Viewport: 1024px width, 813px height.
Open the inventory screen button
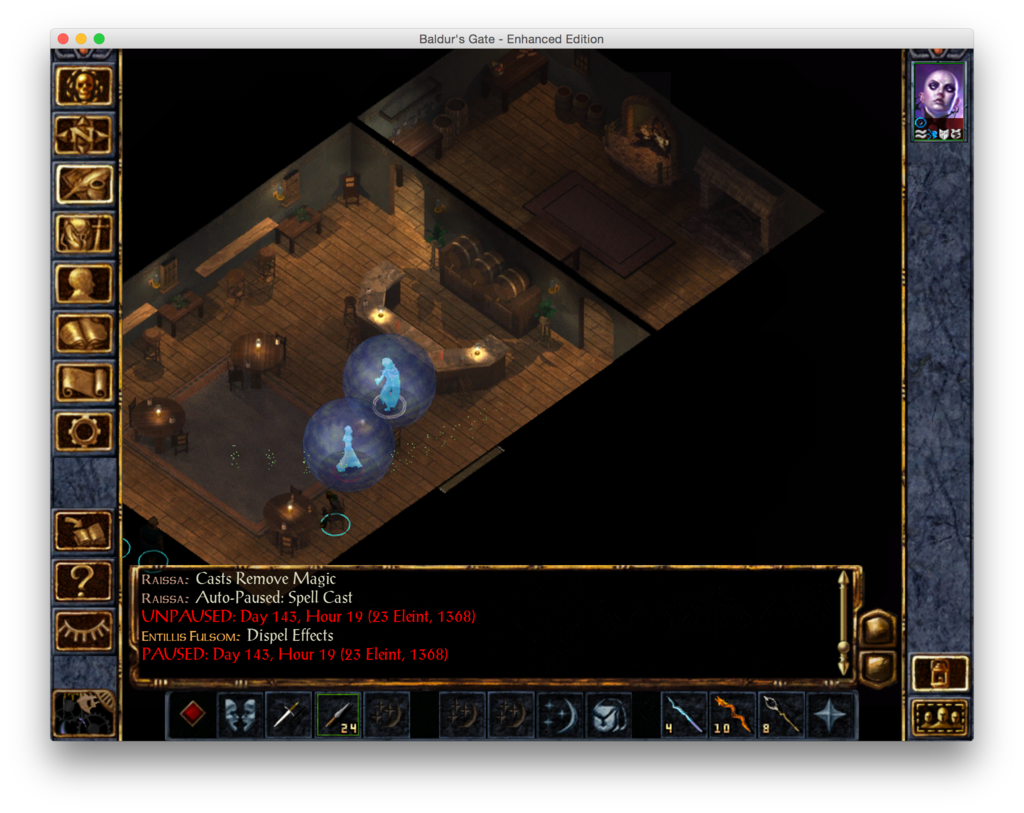[x=84, y=234]
